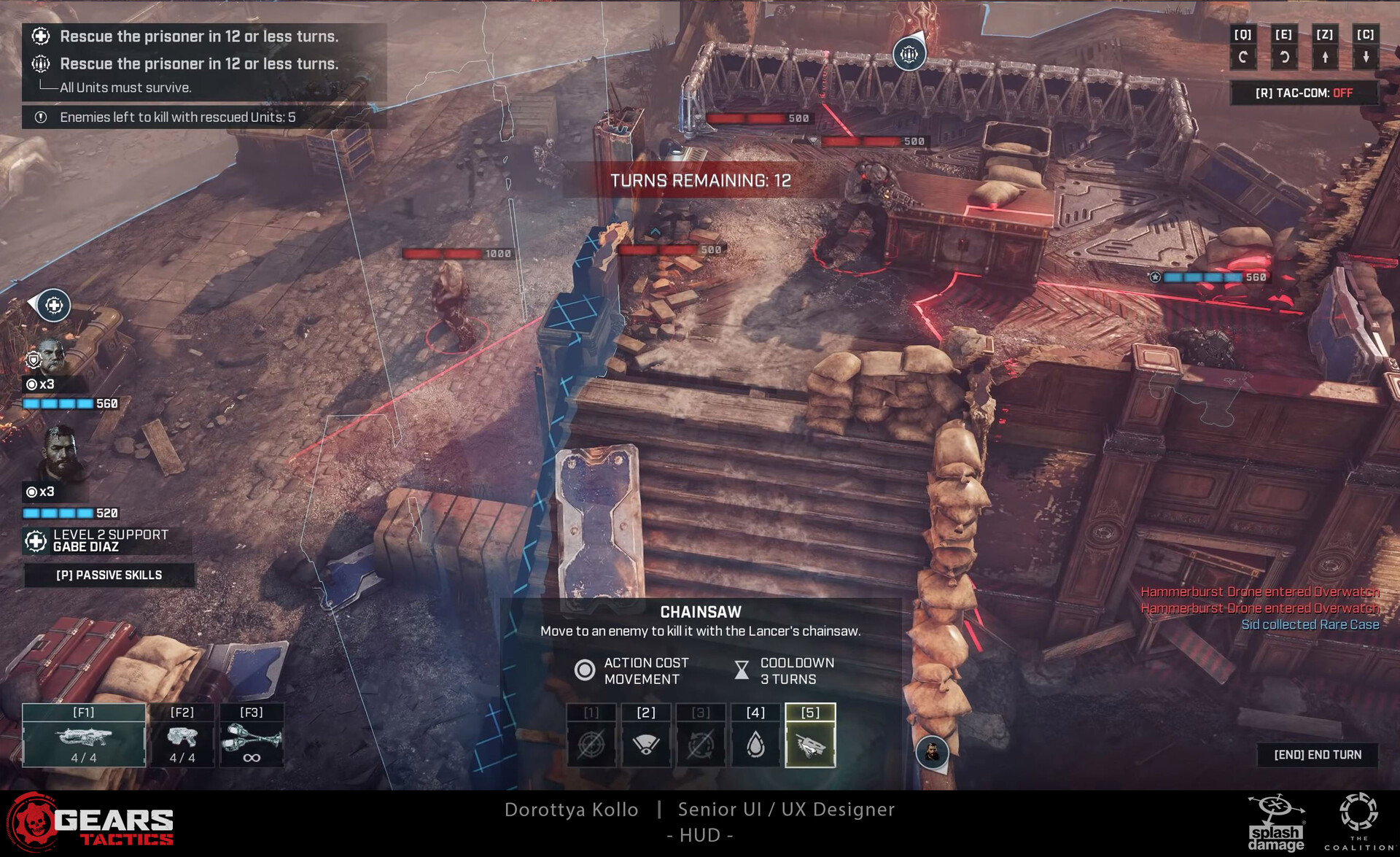Click the medic-cross offscreen unit marker
Viewport: 1400px width, 857px height.
point(54,306)
